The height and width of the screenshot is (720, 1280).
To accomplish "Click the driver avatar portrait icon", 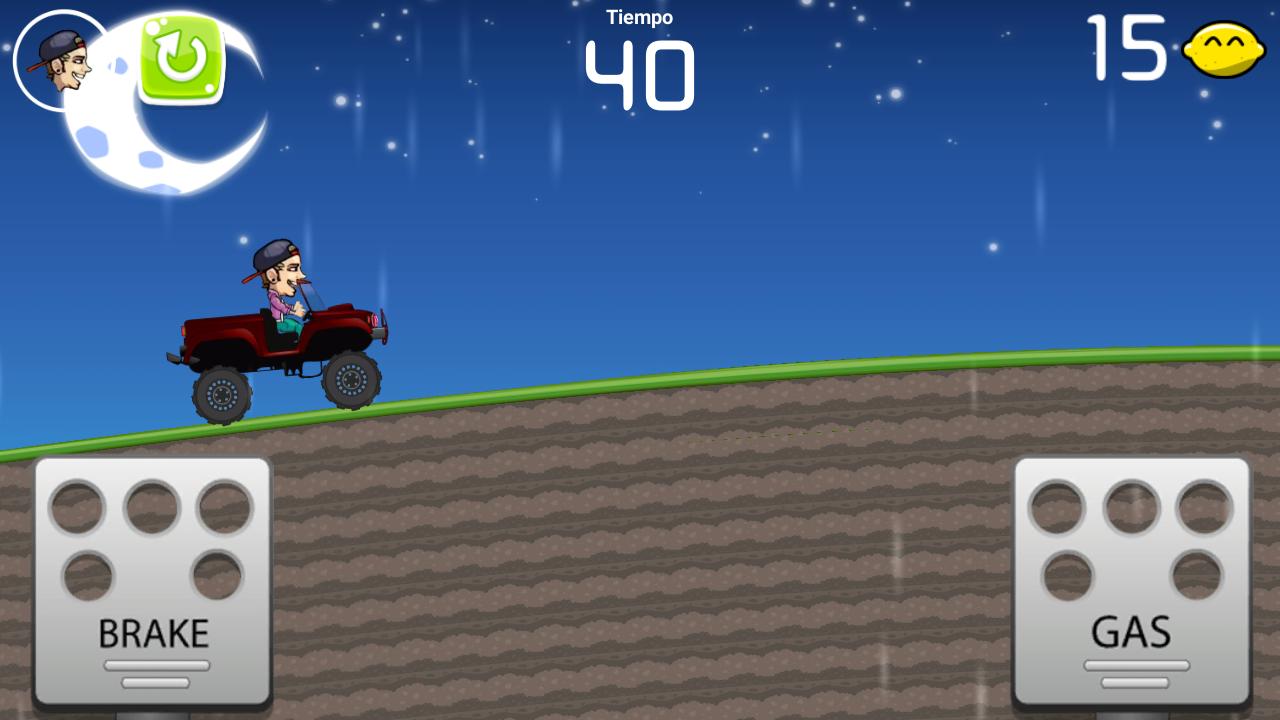I will point(62,60).
